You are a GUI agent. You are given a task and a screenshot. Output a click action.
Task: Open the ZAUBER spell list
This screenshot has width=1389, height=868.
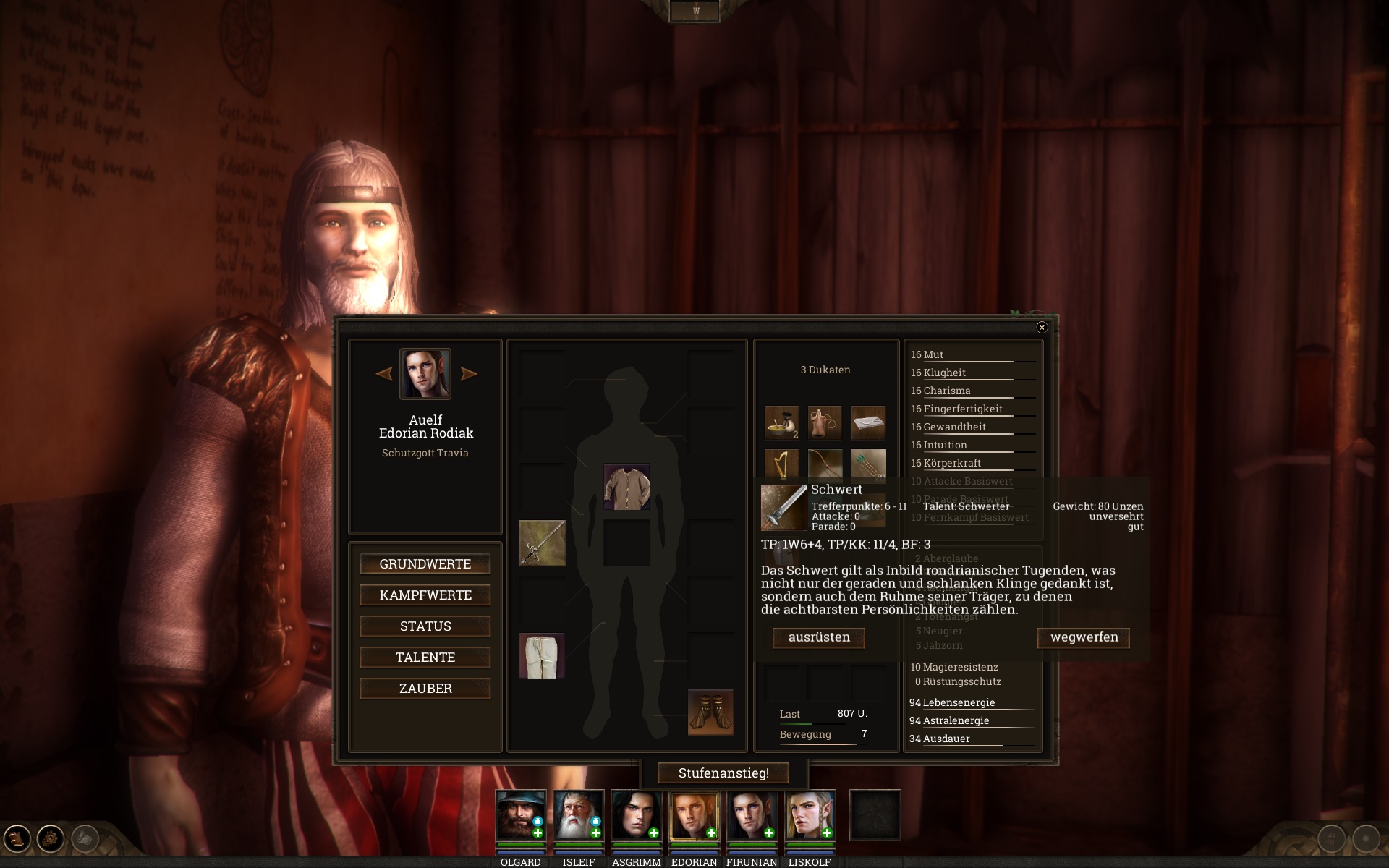425,689
